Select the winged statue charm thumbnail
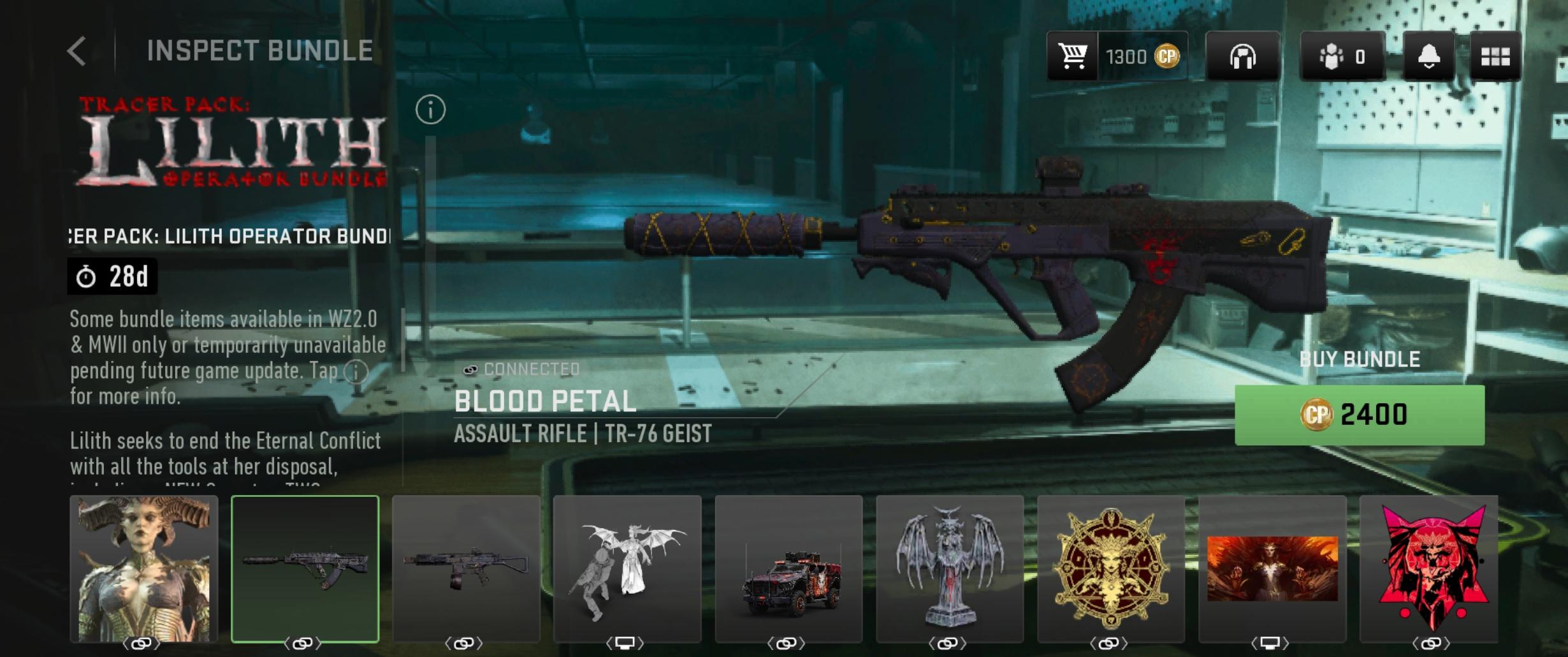Viewport: 1568px width, 657px height. [x=950, y=569]
